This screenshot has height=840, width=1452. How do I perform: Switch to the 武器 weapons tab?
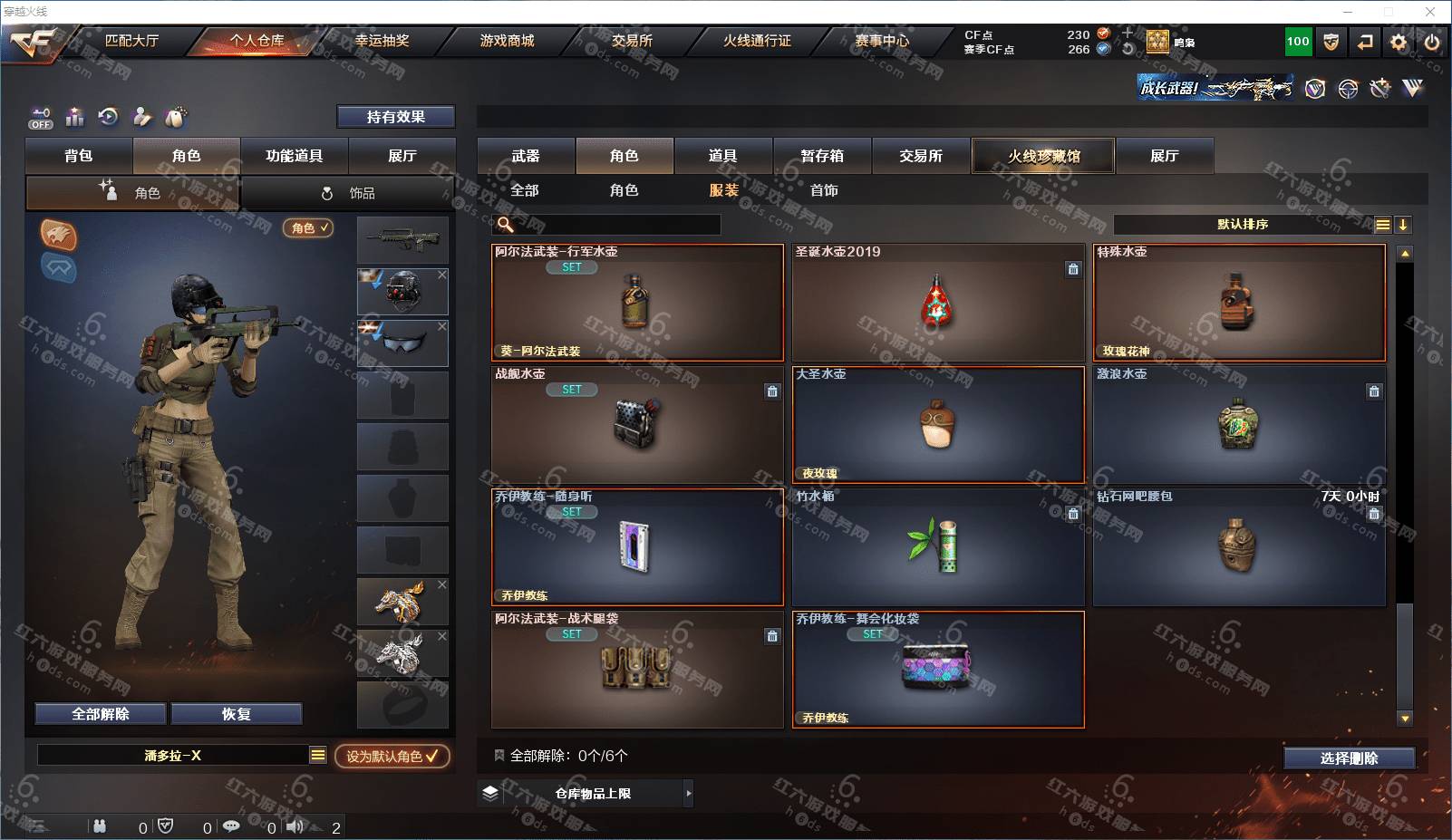(526, 156)
